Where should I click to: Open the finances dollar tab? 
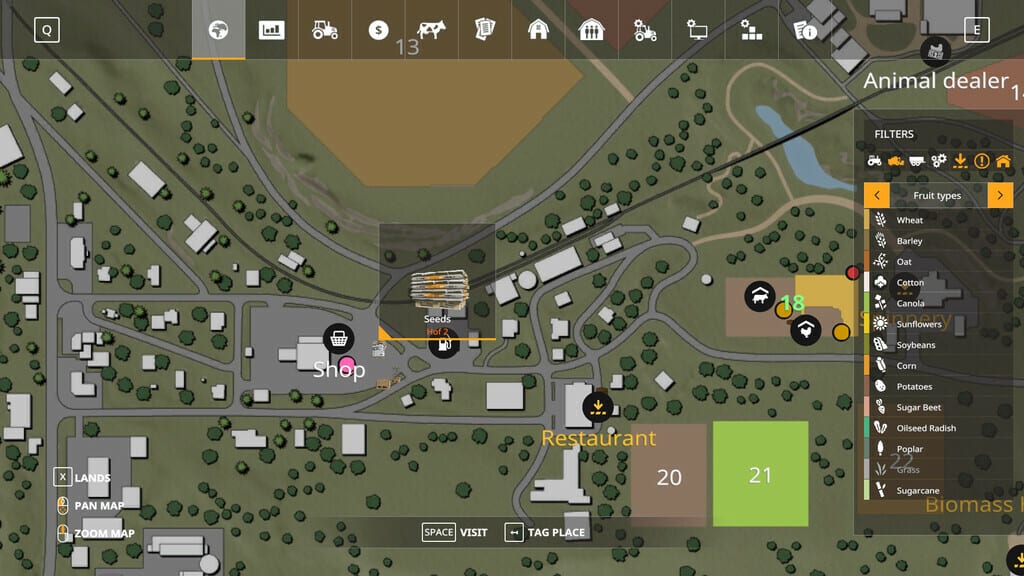tap(378, 30)
